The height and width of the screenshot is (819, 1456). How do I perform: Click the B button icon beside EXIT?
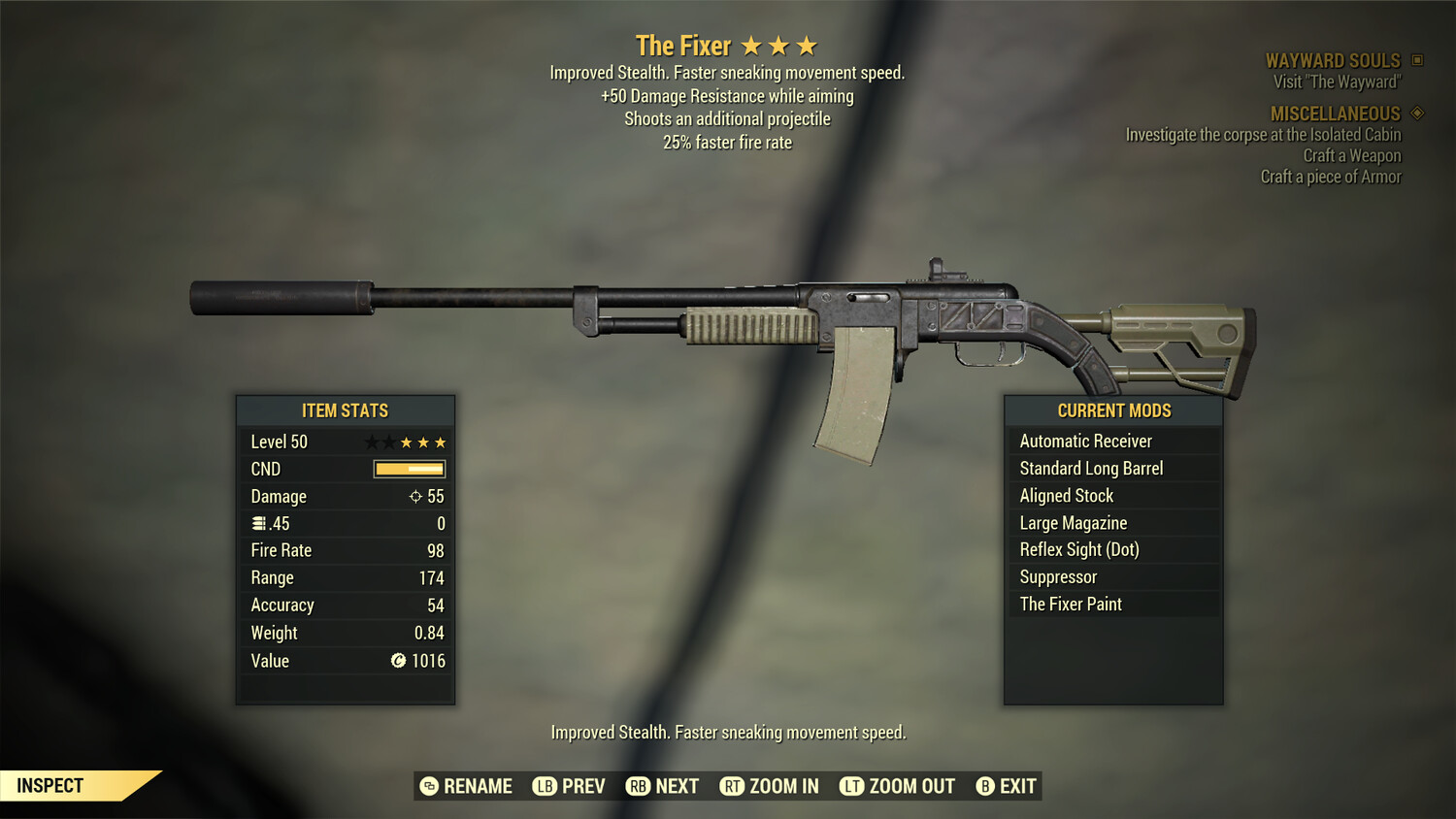985,786
